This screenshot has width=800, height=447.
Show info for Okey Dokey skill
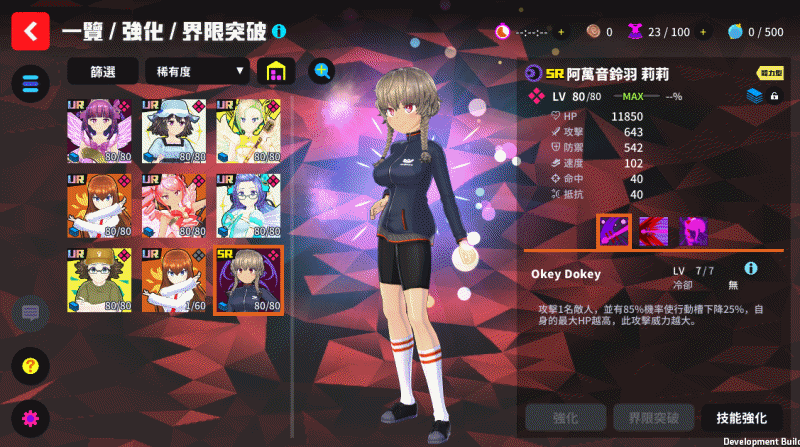(750, 269)
